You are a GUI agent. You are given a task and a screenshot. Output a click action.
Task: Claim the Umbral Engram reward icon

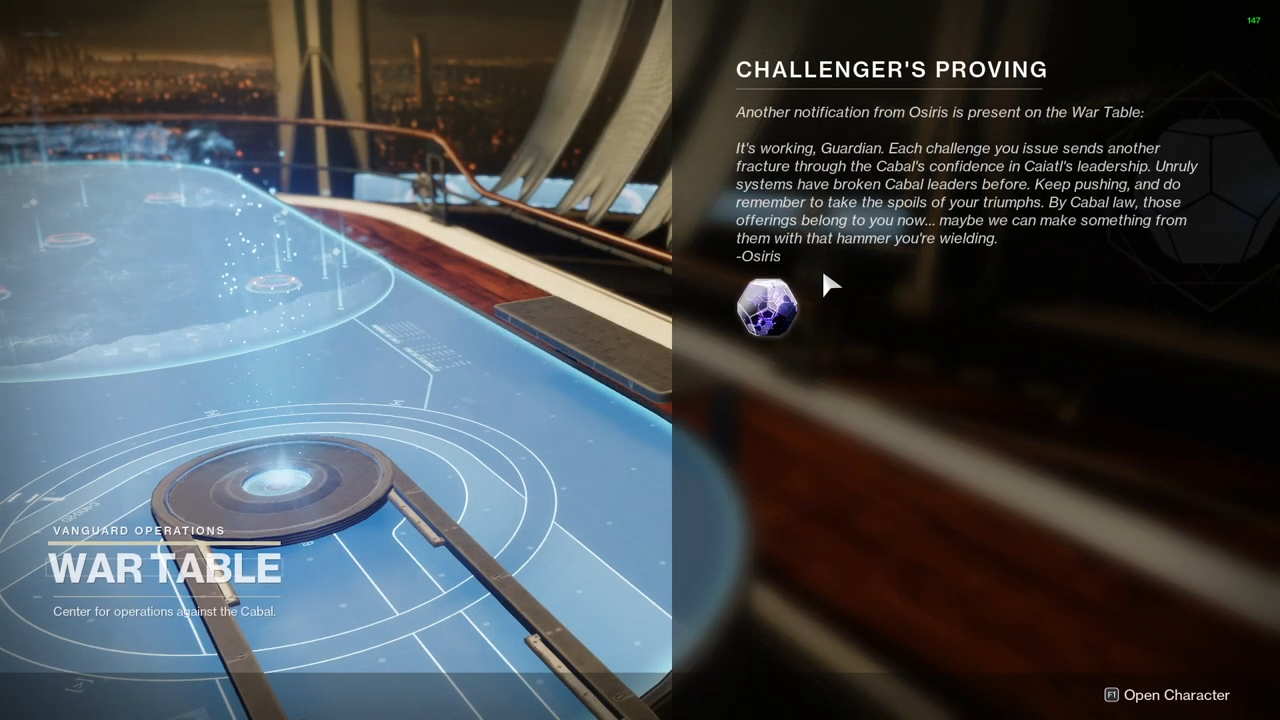767,307
